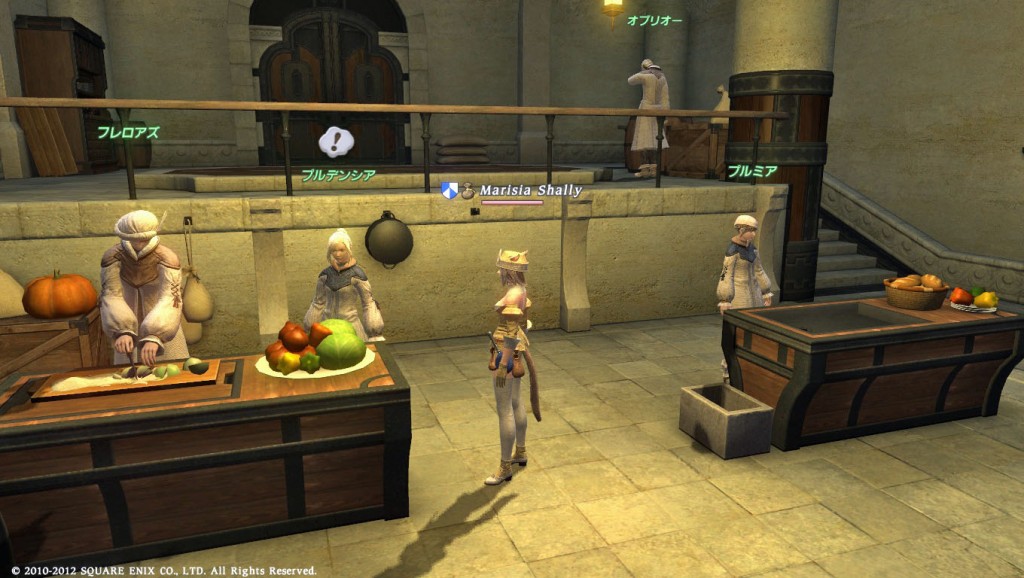Select the Marisia Shally nameplate
Image resolution: width=1024 pixels, height=578 pixels.
click(x=530, y=190)
